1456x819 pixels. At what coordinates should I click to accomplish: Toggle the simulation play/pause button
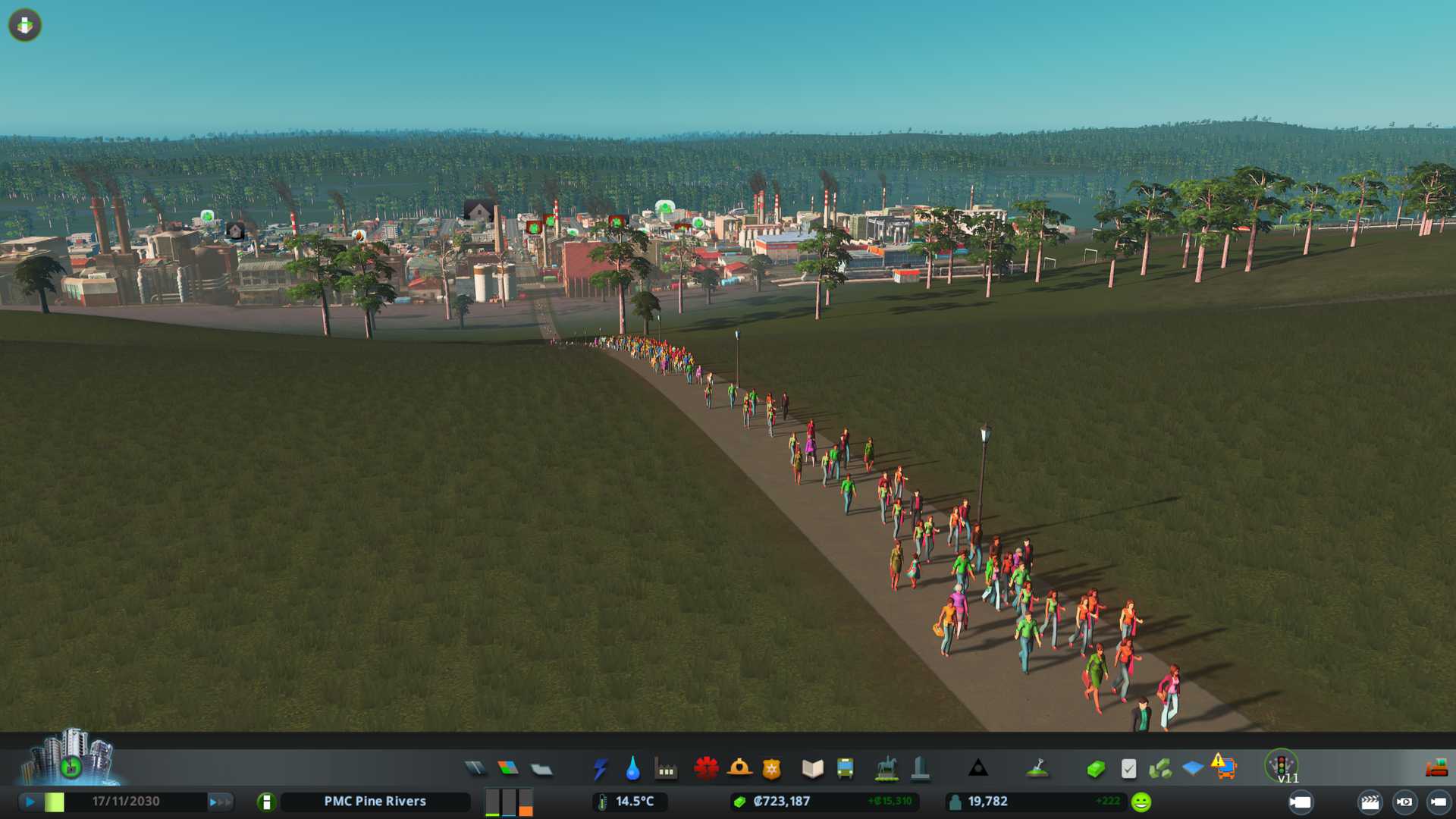pos(30,802)
